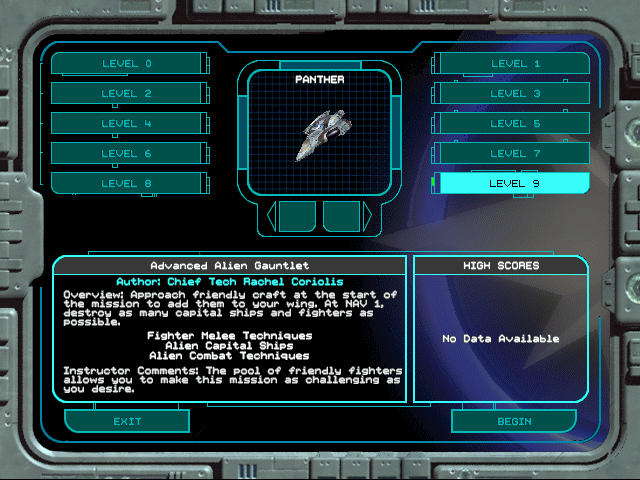Pick Level 8 from the list
The image size is (640, 480).
(126, 184)
